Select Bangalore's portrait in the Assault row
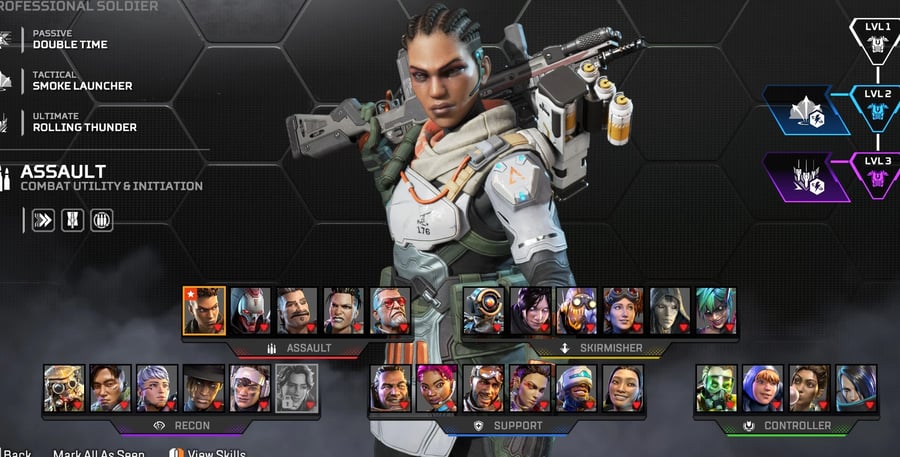 pyautogui.click(x=204, y=310)
